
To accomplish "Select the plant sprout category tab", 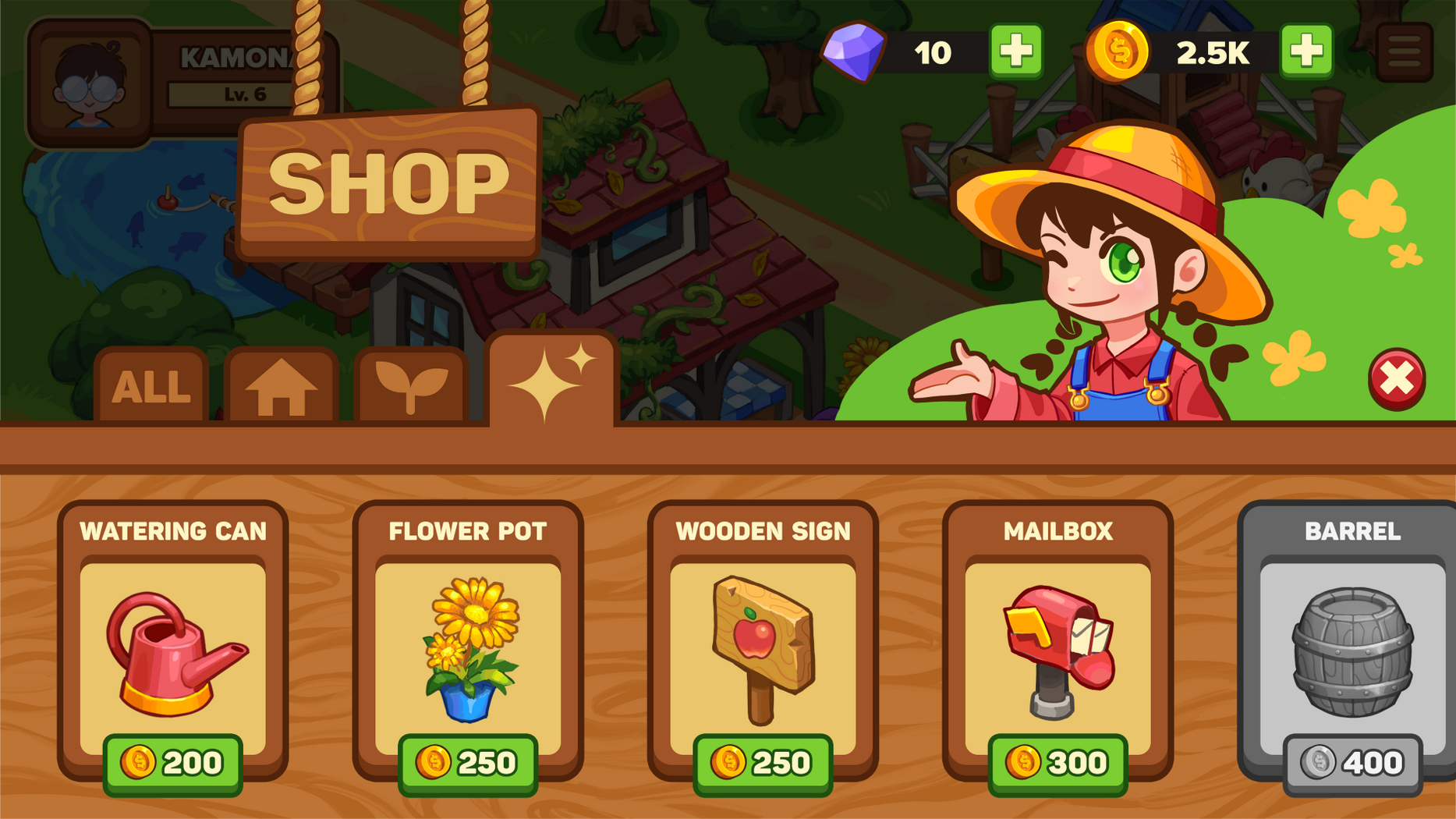I will [x=411, y=386].
